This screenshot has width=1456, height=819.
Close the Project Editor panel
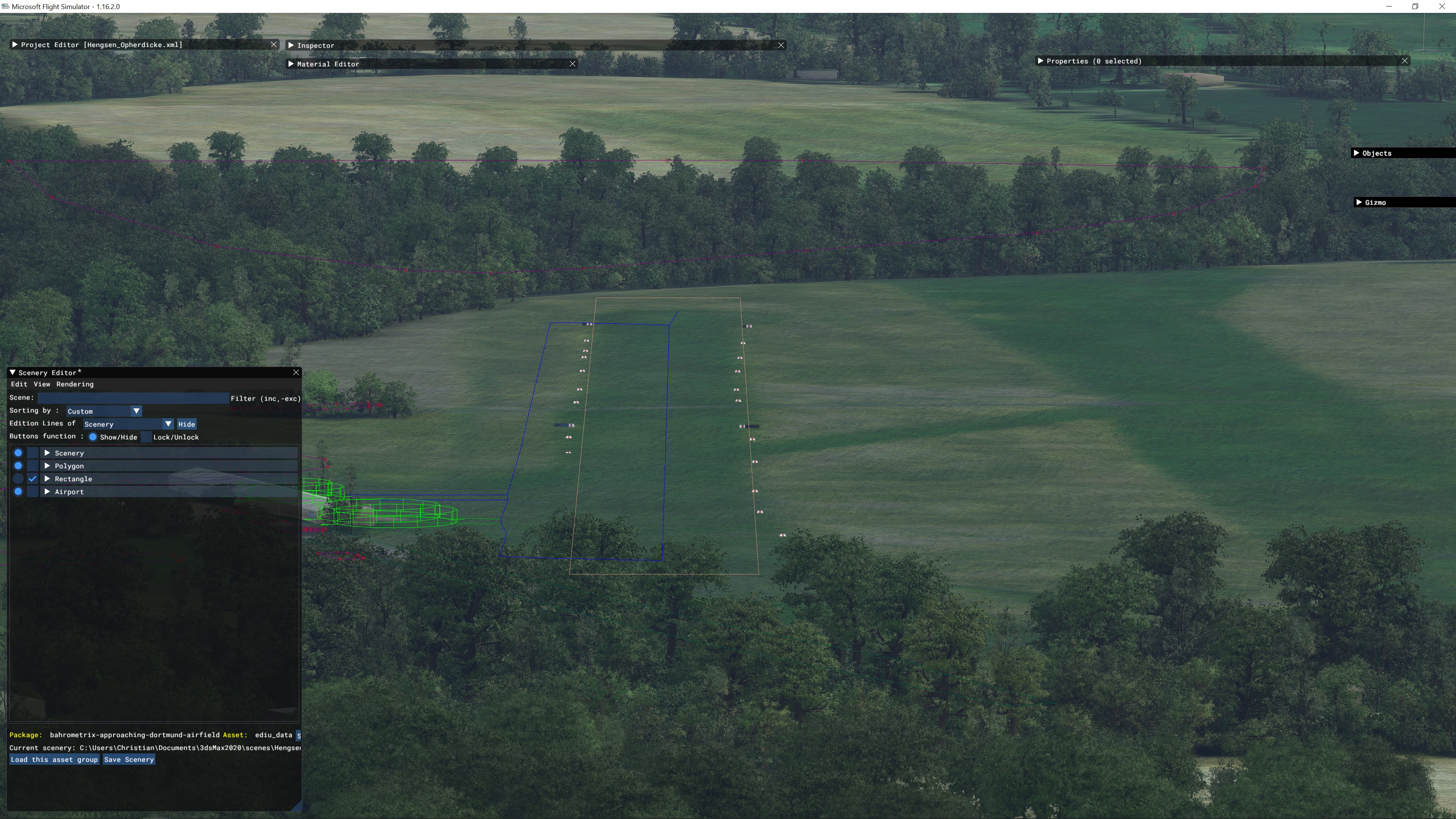pyautogui.click(x=274, y=45)
